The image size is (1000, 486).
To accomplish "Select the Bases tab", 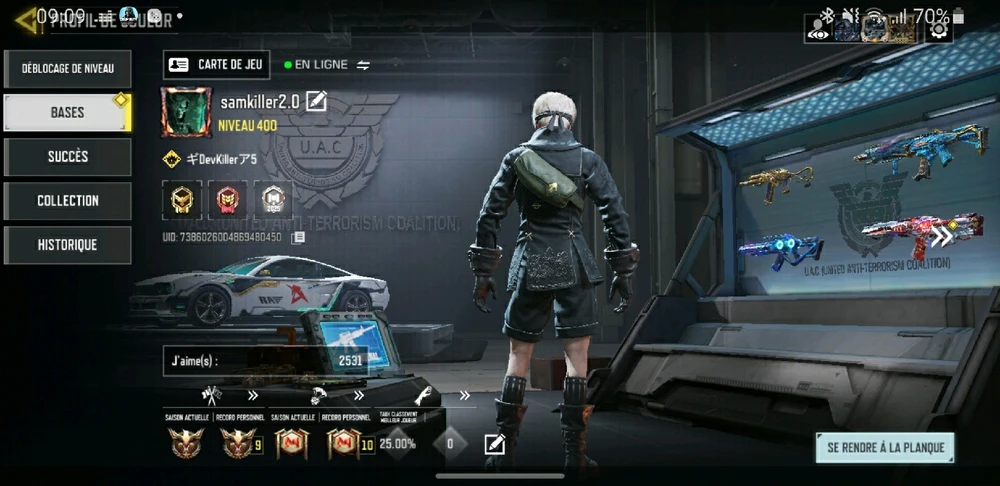I will (67, 113).
